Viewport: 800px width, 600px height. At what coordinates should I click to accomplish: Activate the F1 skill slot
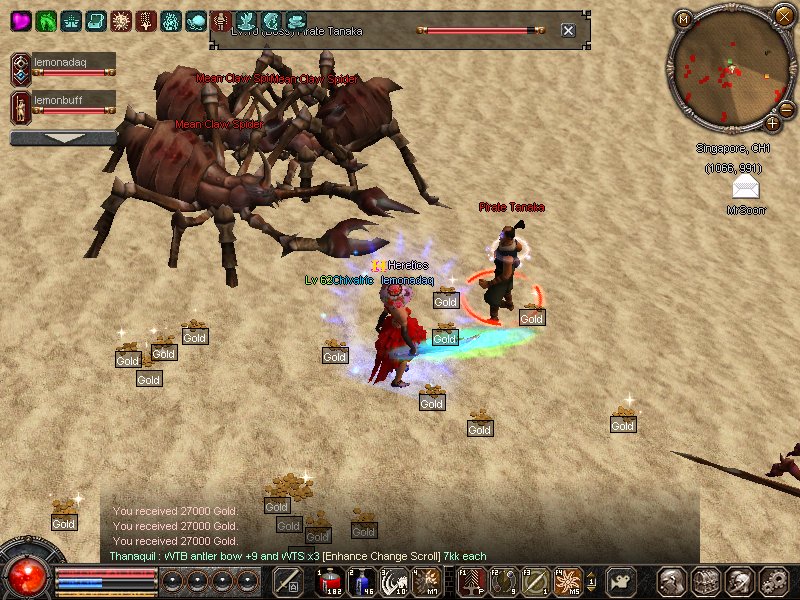472,581
